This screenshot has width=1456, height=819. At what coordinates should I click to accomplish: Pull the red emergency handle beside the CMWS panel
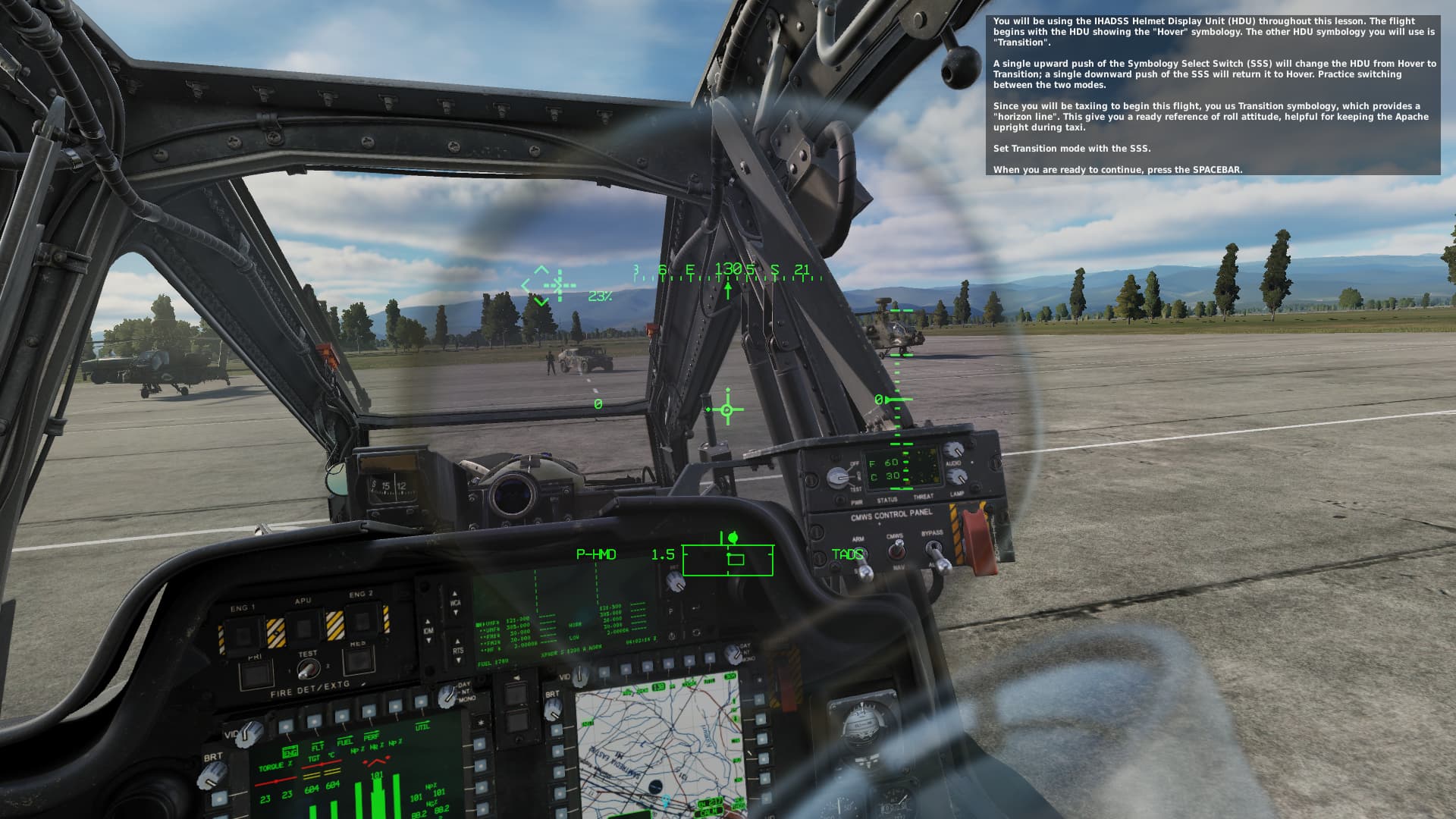pos(980,540)
